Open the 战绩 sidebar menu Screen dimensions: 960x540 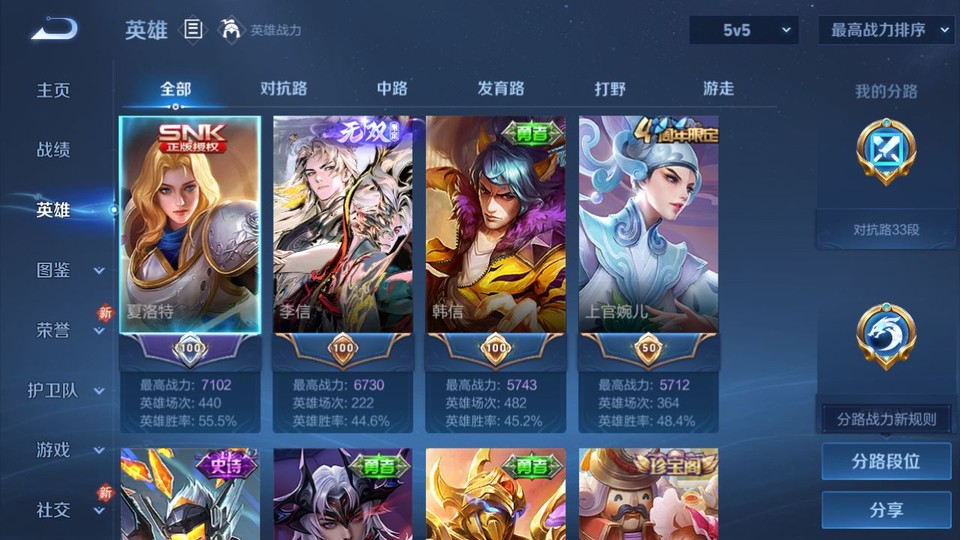(x=54, y=150)
